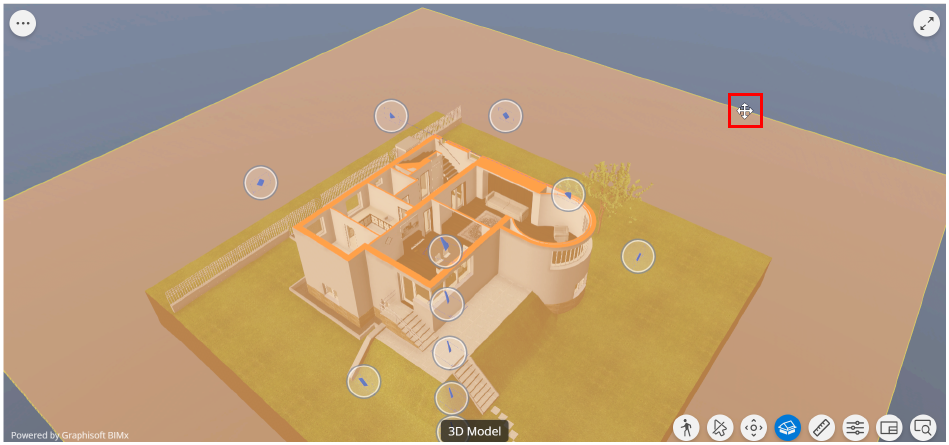
Task: Open the three-dots more options menu
Action: 23,24
